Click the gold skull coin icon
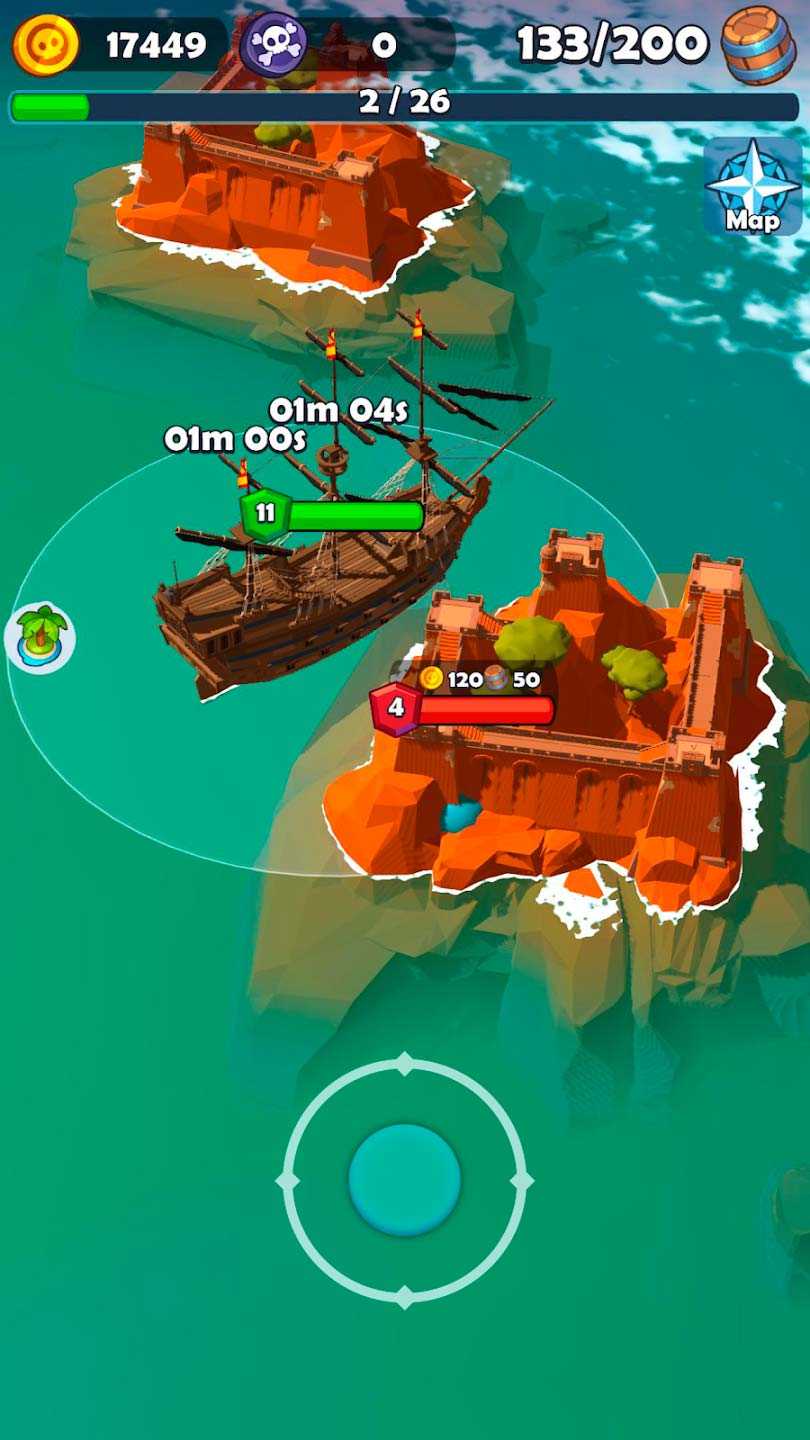810x1440 pixels. (45, 44)
